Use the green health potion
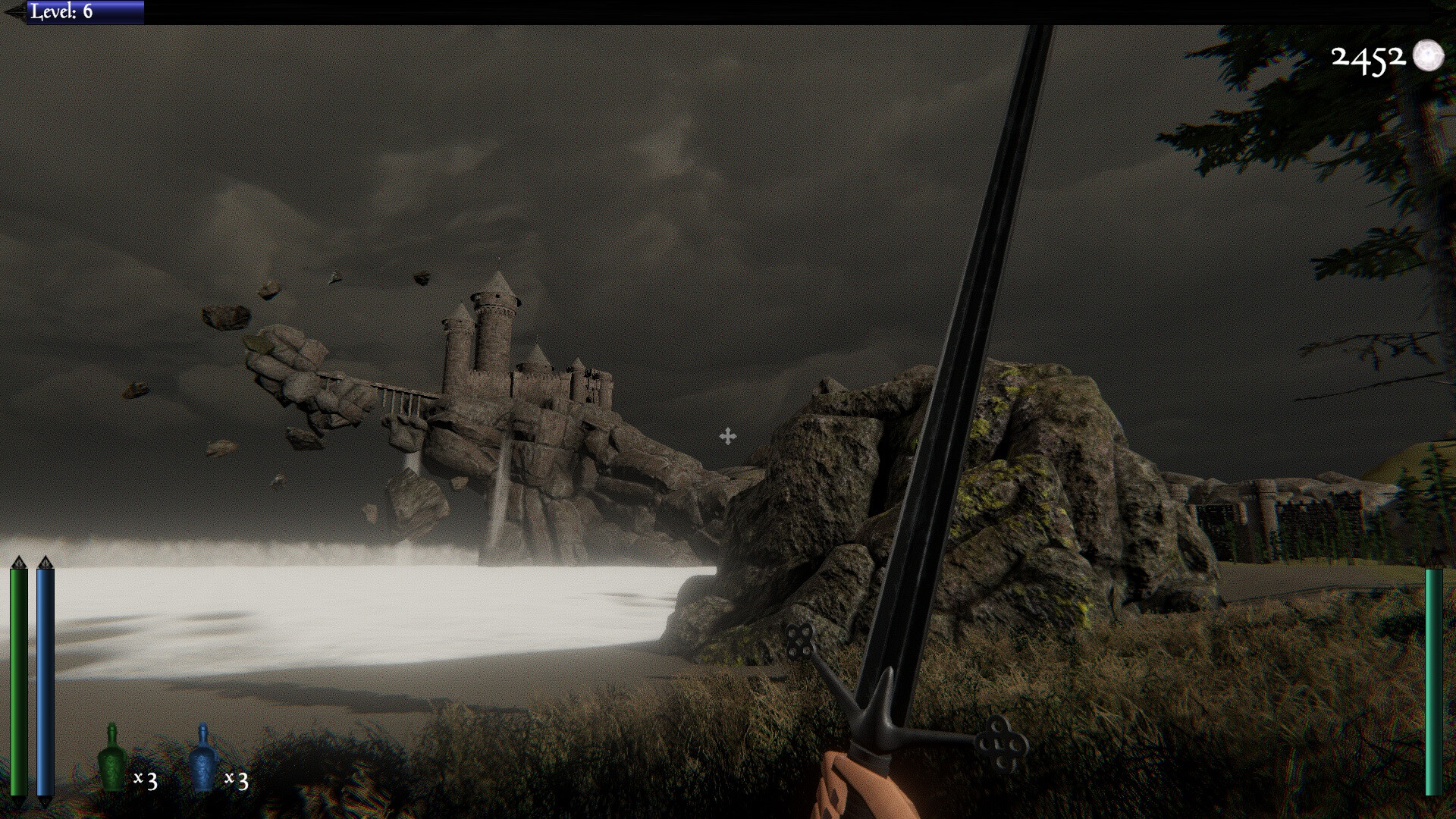This screenshot has height=819, width=1456. click(x=112, y=760)
